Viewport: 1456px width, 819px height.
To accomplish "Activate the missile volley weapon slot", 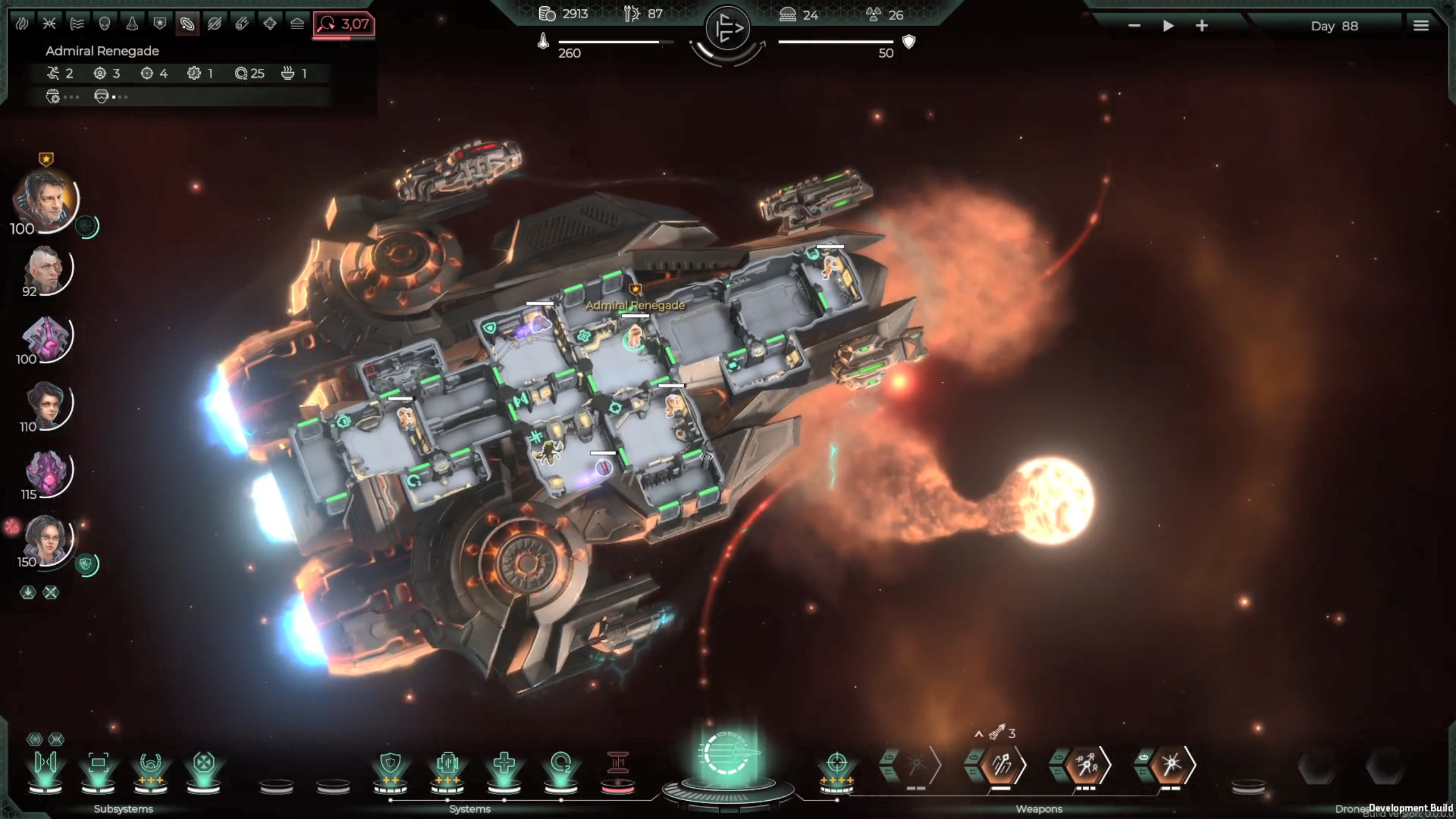I will [x=1001, y=766].
